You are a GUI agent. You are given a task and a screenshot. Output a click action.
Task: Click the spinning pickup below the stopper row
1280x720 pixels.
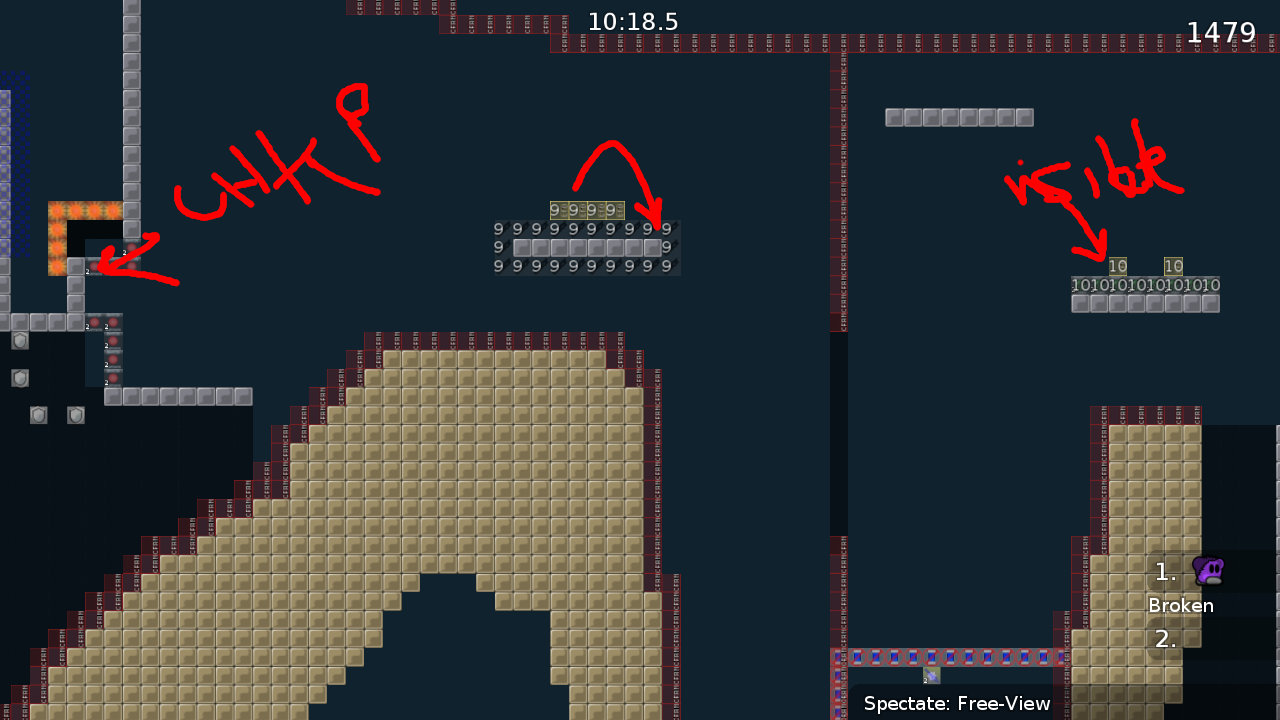pyautogui.click(x=930, y=675)
